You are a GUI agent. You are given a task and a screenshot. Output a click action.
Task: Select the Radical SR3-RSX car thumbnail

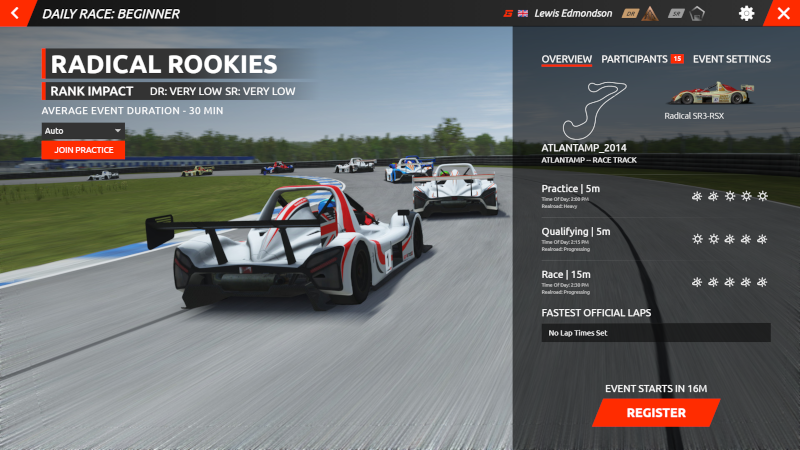tap(700, 95)
